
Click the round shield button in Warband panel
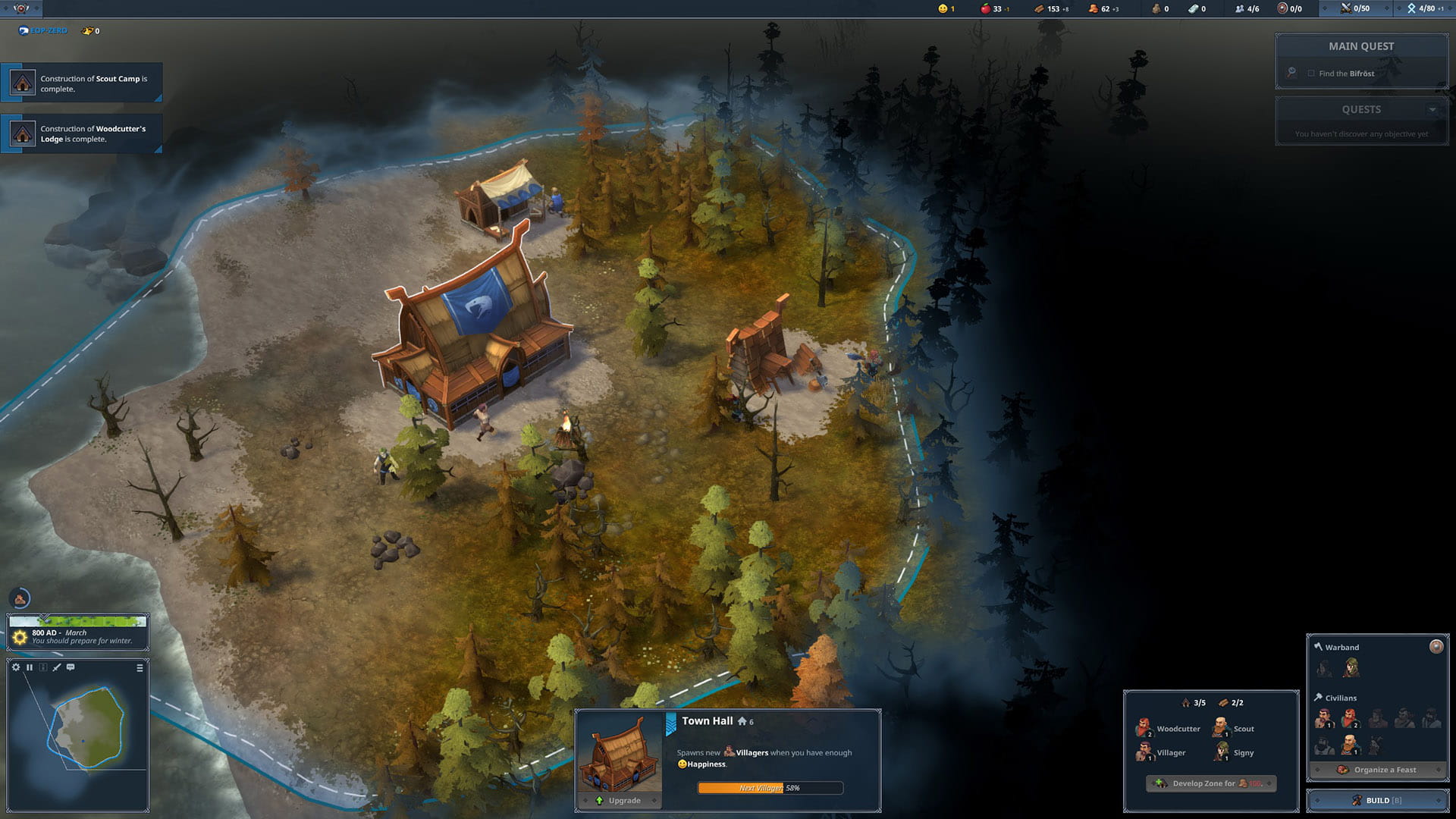1436,646
